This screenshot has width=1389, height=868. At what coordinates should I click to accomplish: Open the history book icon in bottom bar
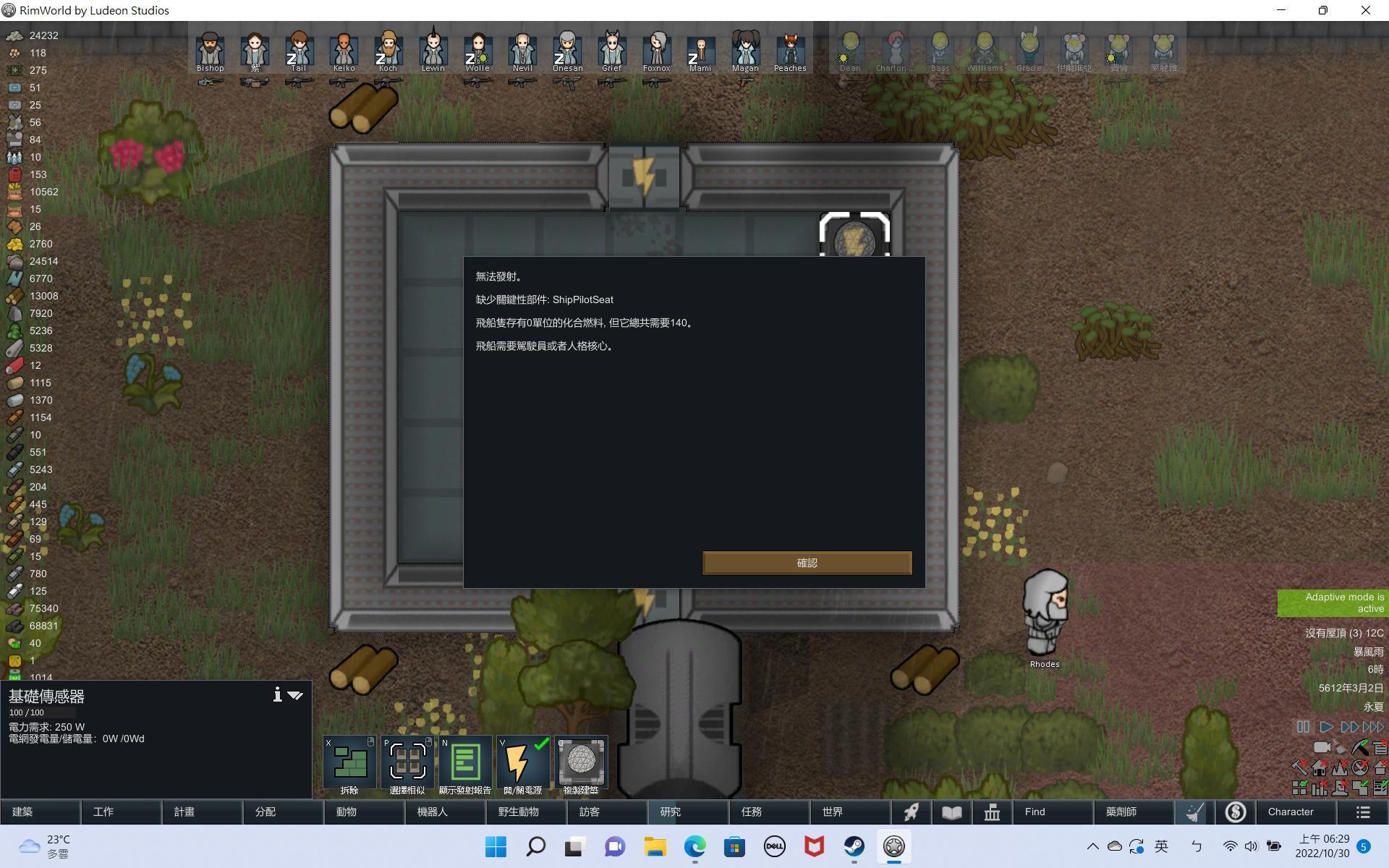click(x=951, y=812)
